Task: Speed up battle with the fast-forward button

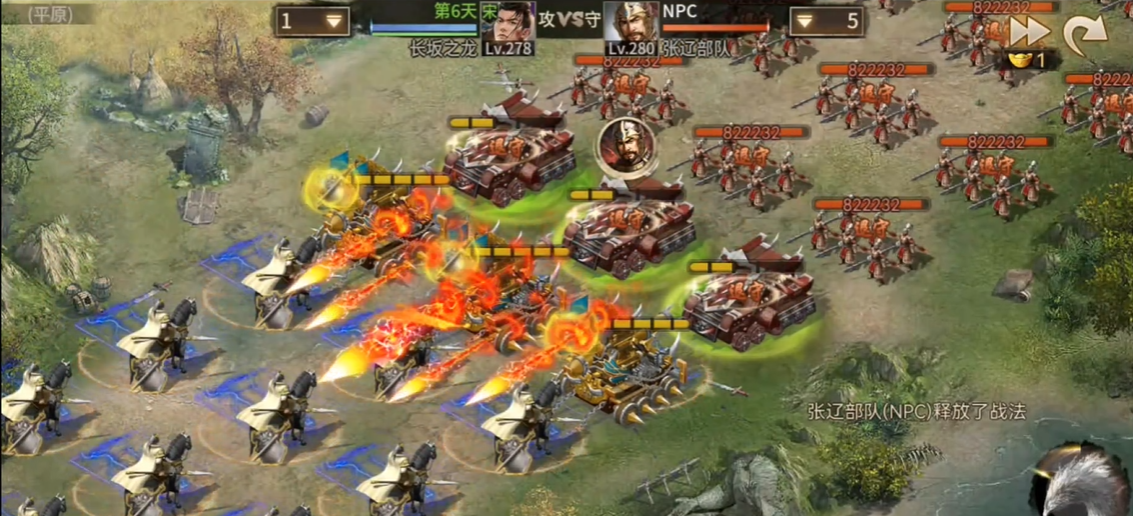Action: point(1029,32)
